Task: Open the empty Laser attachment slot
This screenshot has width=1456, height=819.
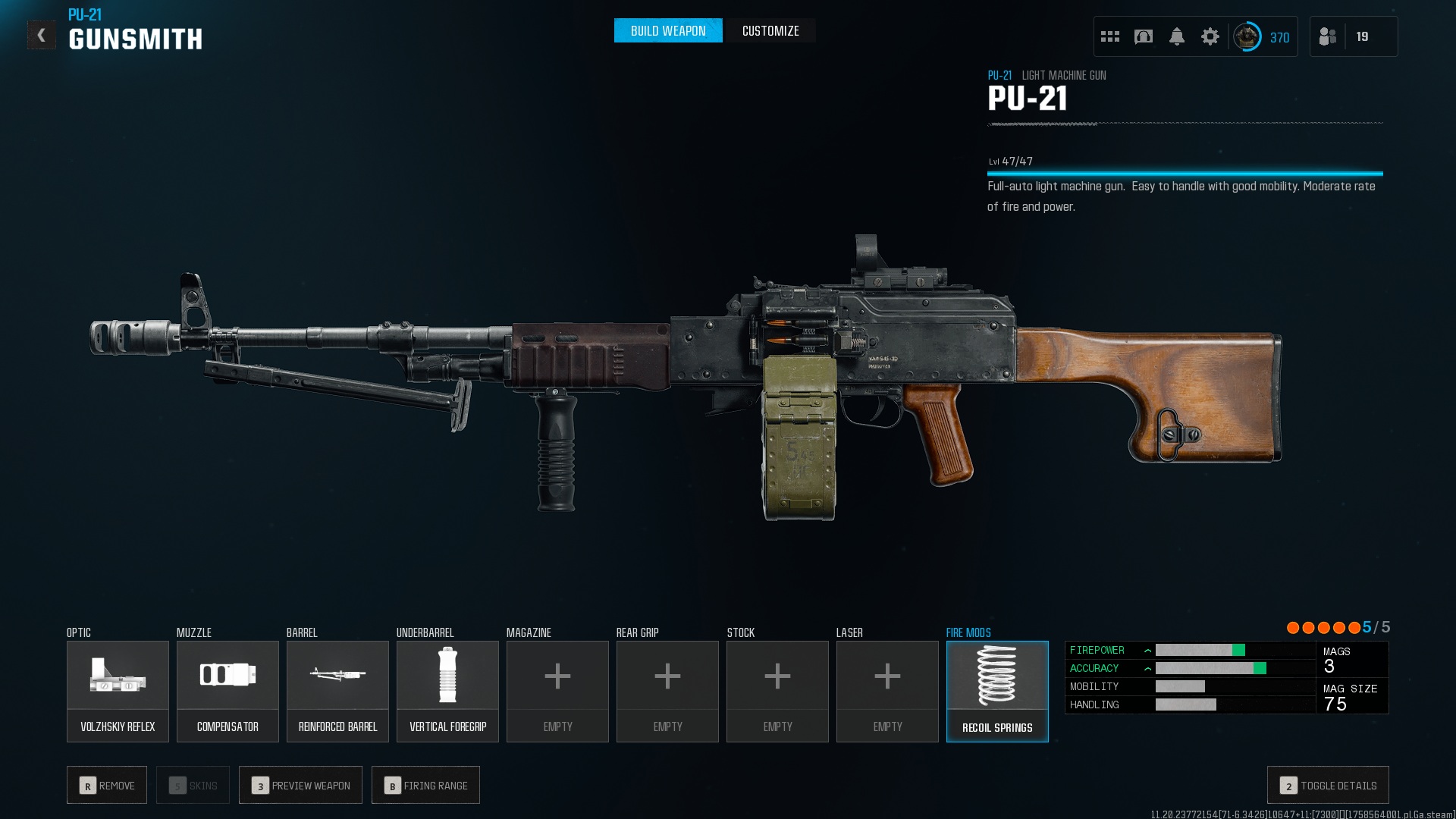Action: pyautogui.click(x=887, y=691)
